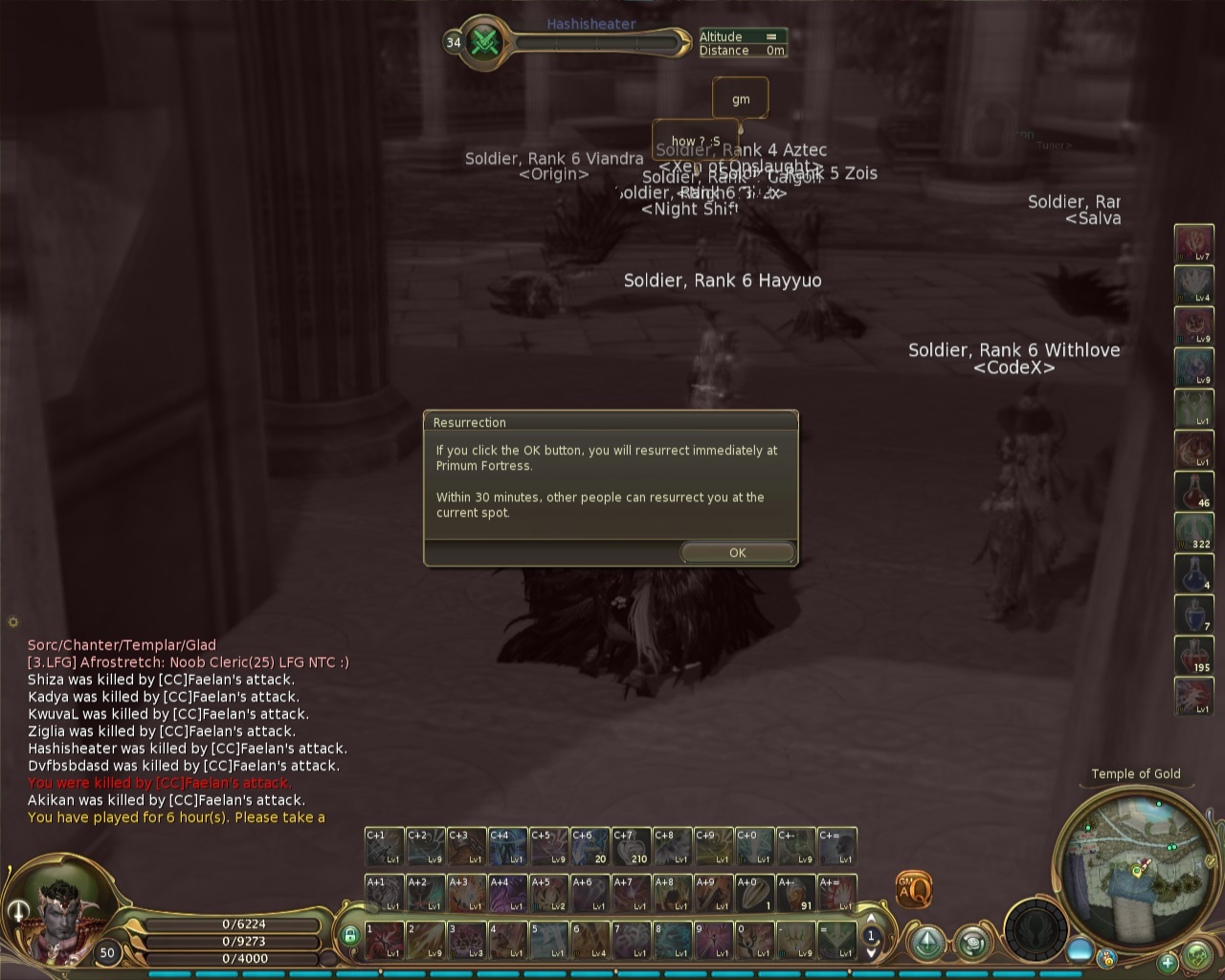Image resolution: width=1225 pixels, height=980 pixels.
Task: Use the item in slot A+0
Action: pos(754,893)
